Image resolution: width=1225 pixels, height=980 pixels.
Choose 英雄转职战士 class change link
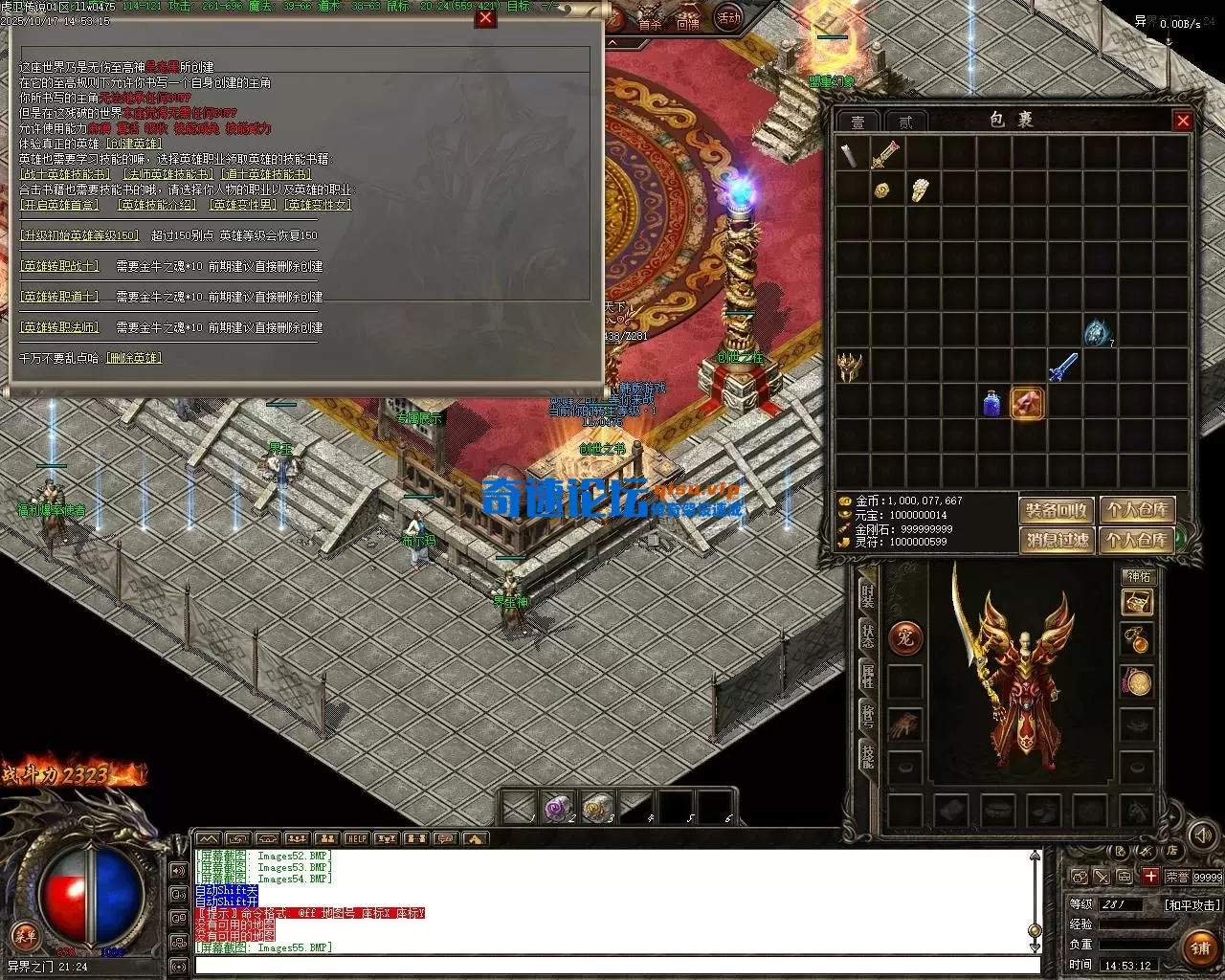[x=59, y=266]
